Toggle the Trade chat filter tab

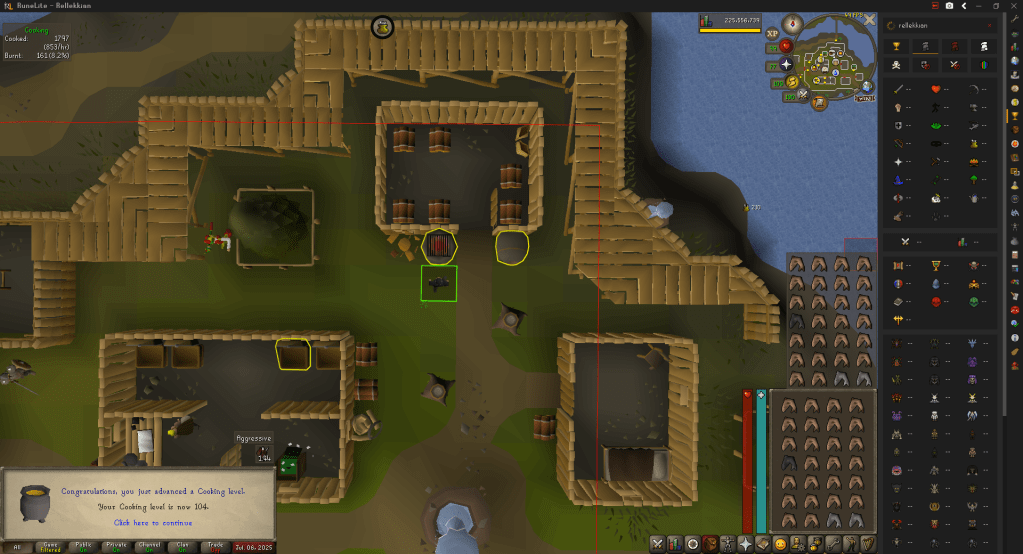(x=213, y=546)
